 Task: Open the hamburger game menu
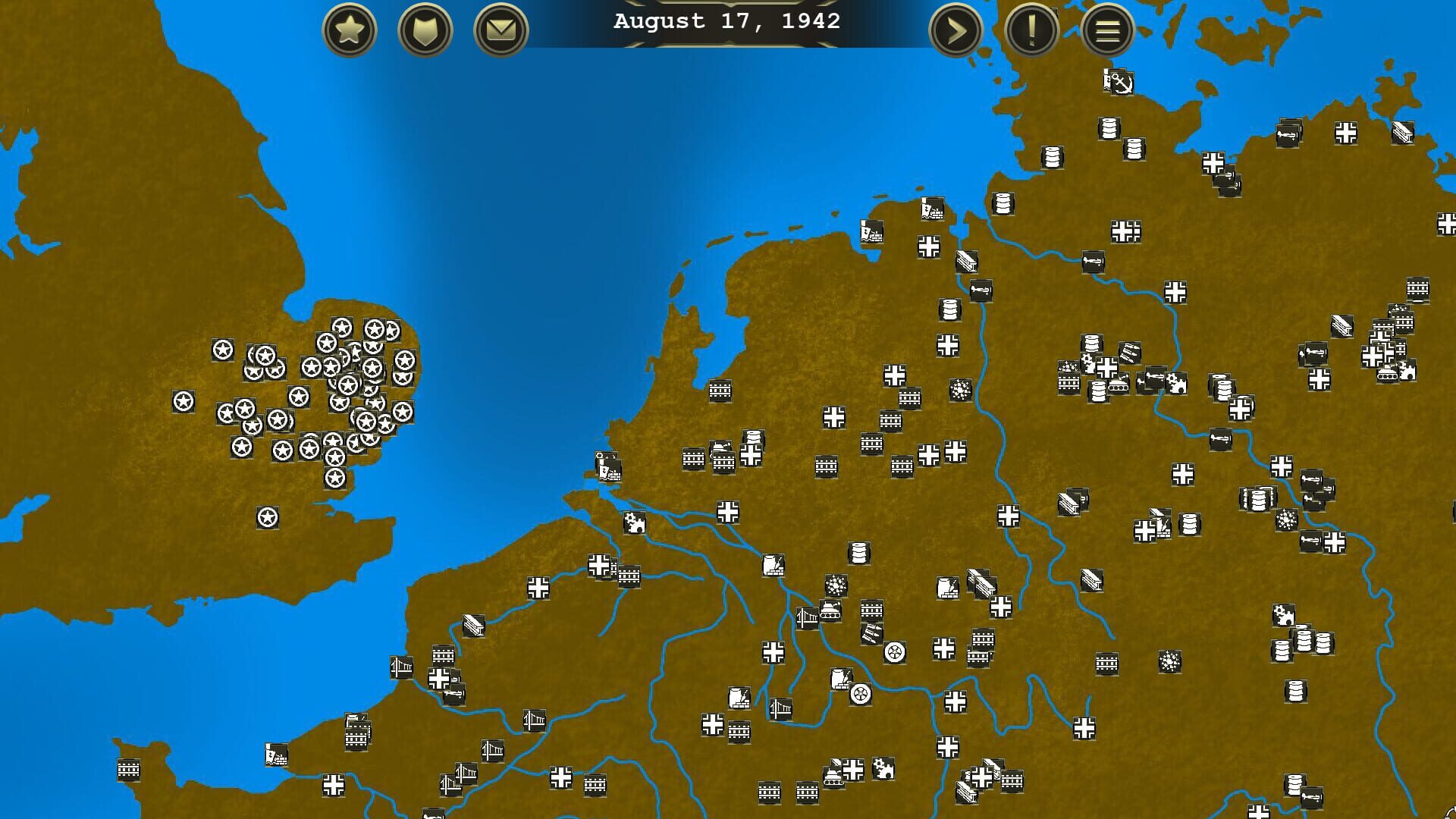pos(1106,31)
